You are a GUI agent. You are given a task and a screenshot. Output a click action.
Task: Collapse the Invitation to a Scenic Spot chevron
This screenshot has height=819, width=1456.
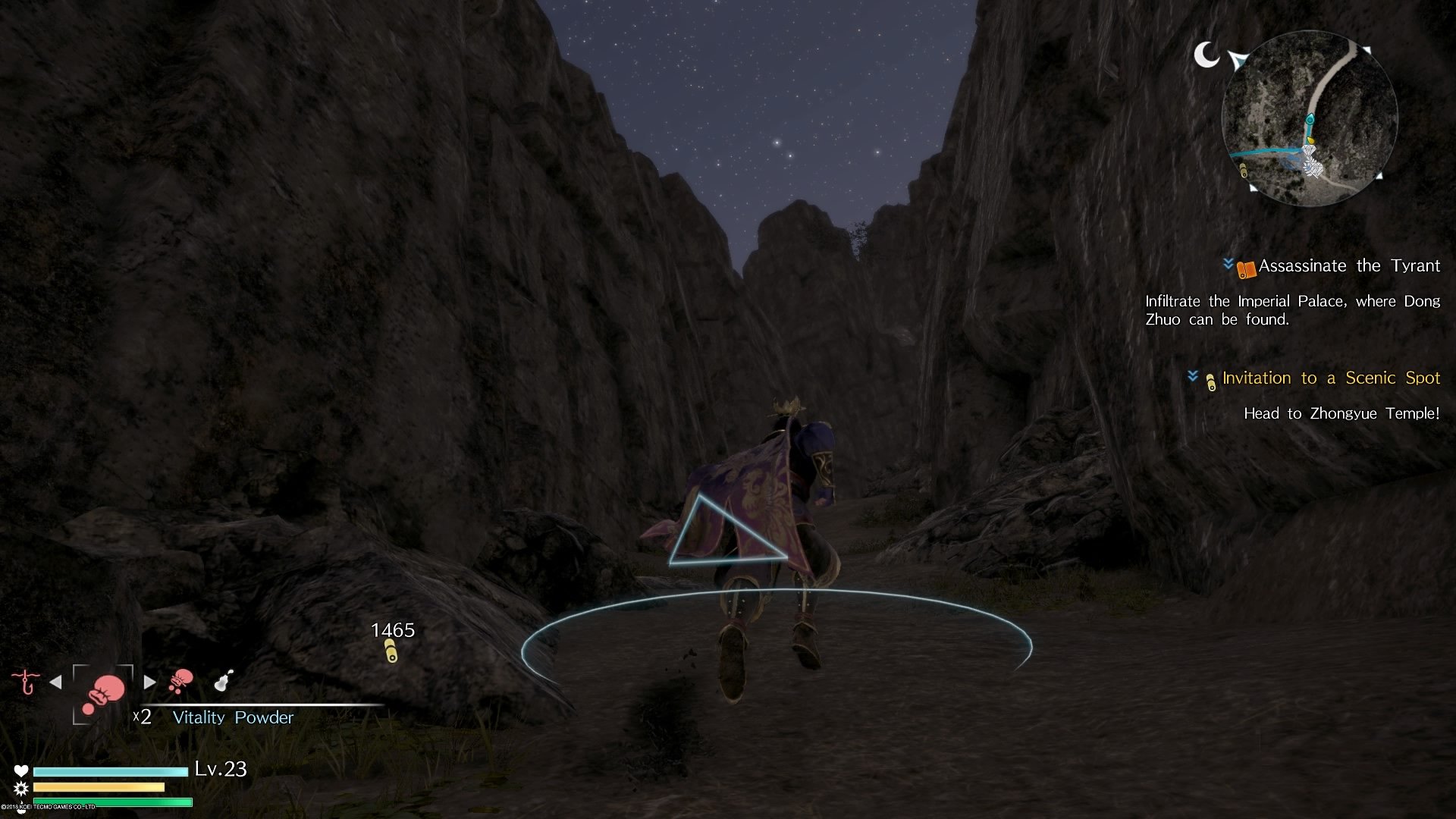[1193, 377]
